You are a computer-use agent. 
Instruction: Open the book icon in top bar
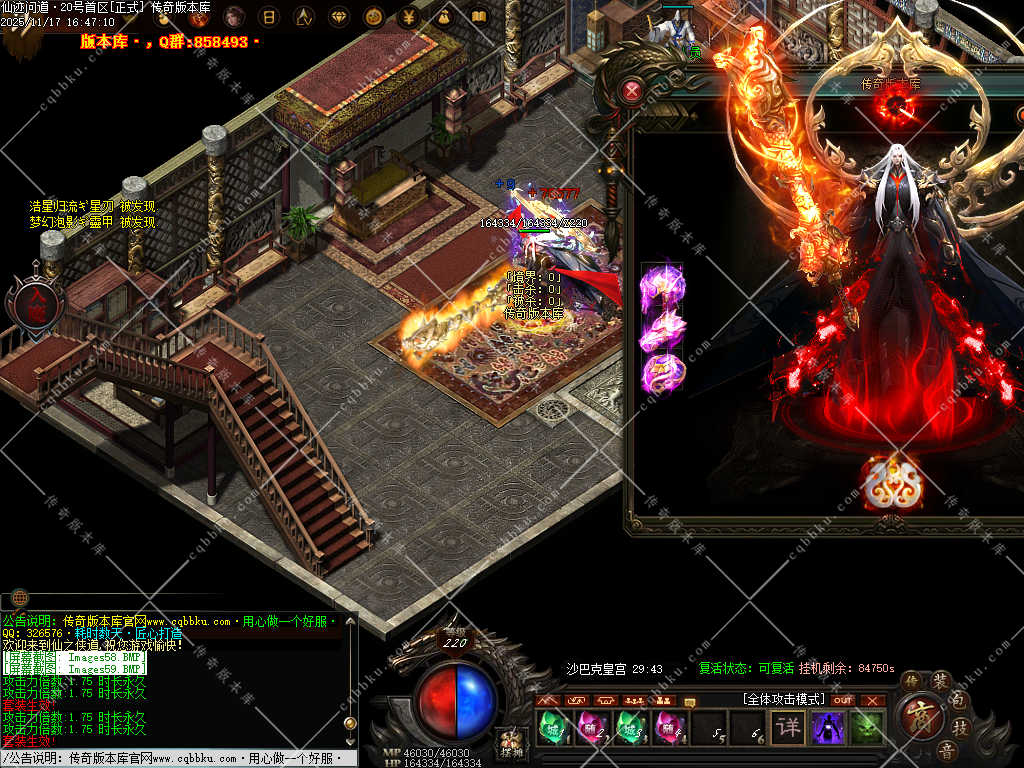point(478,17)
